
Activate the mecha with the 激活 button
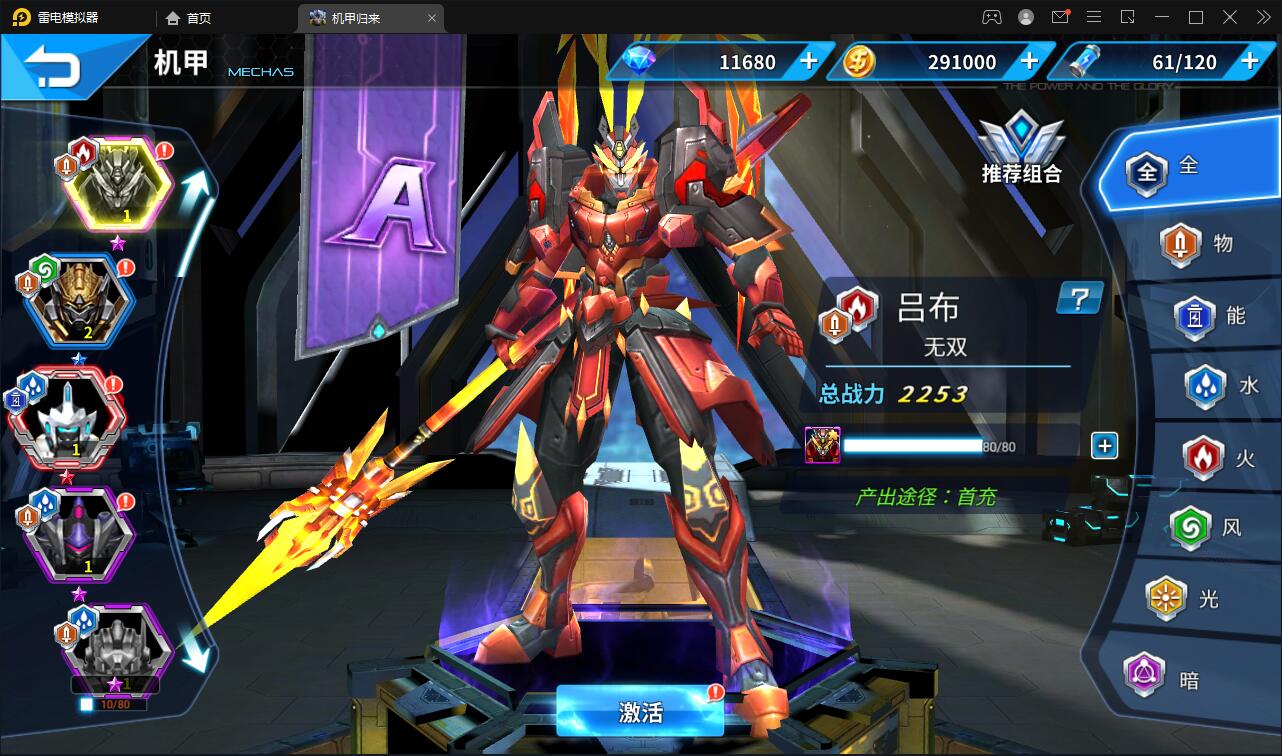[x=640, y=712]
